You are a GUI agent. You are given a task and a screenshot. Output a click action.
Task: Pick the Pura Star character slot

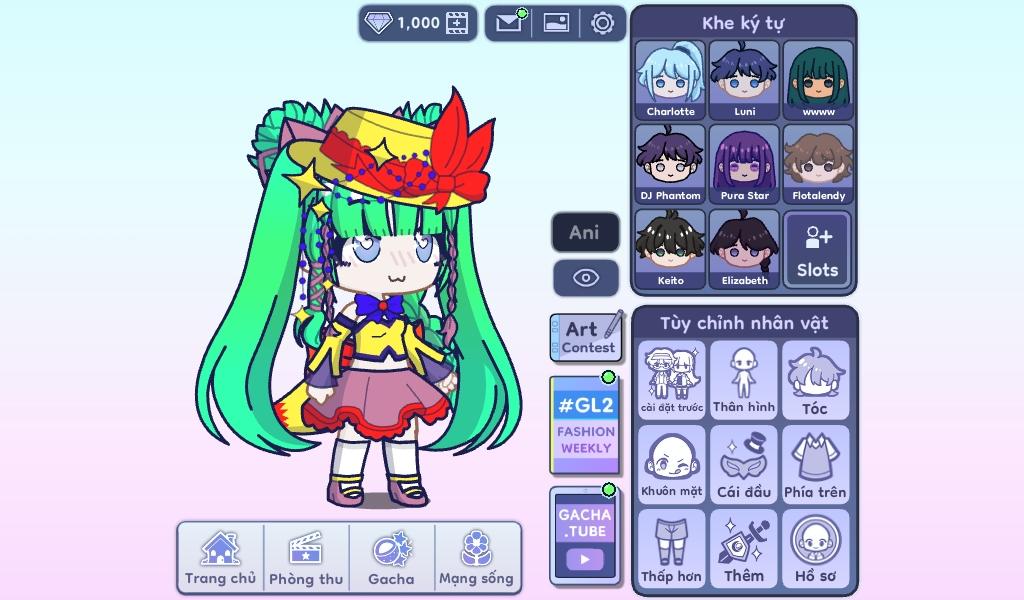744,164
